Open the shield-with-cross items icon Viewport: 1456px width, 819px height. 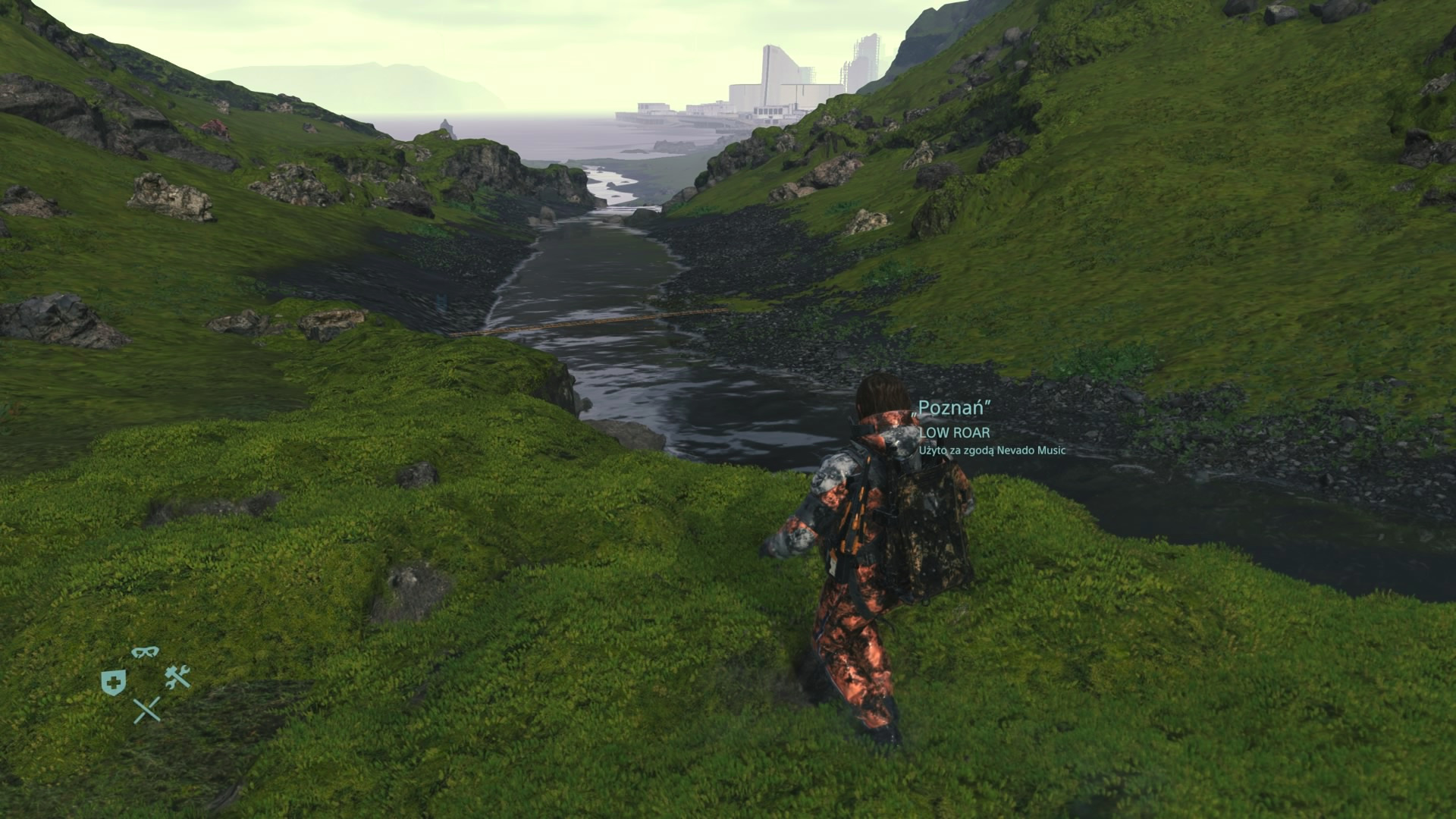point(113,682)
